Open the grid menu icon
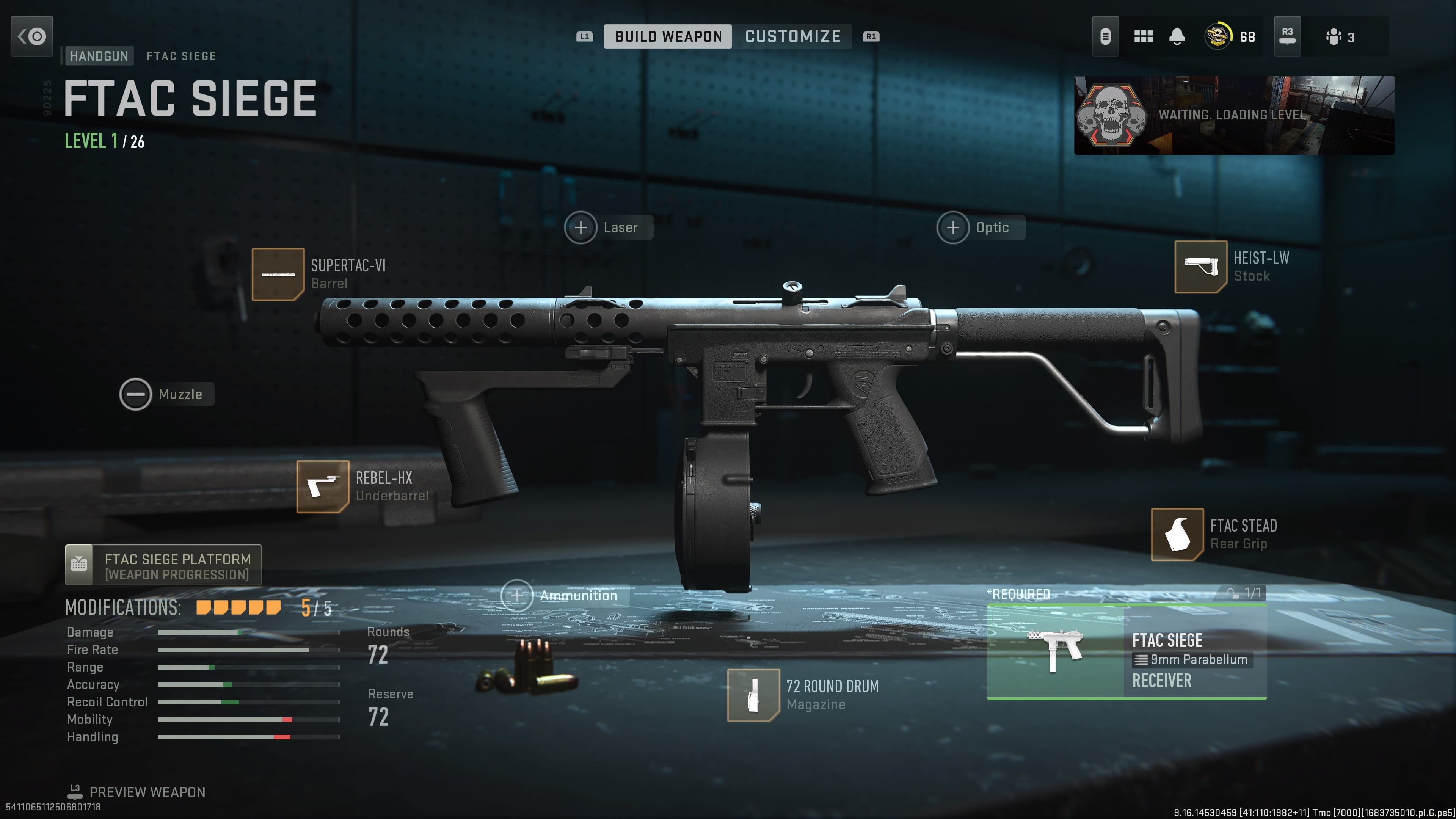 pos(1143,37)
